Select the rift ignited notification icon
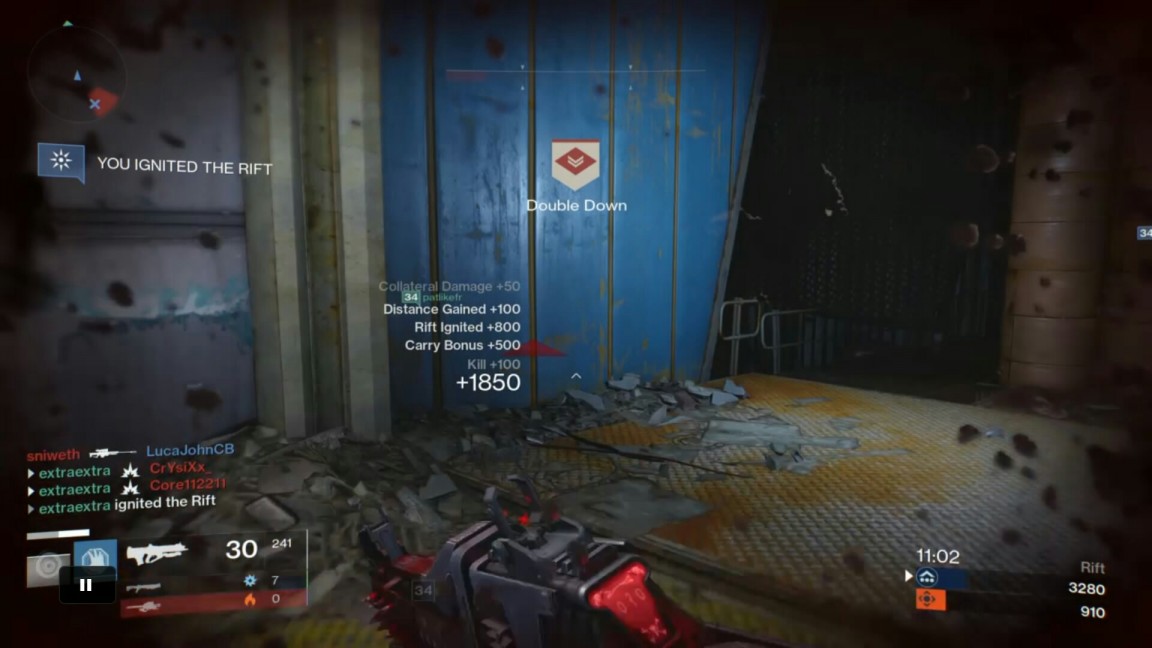This screenshot has height=648, width=1152. 61,161
